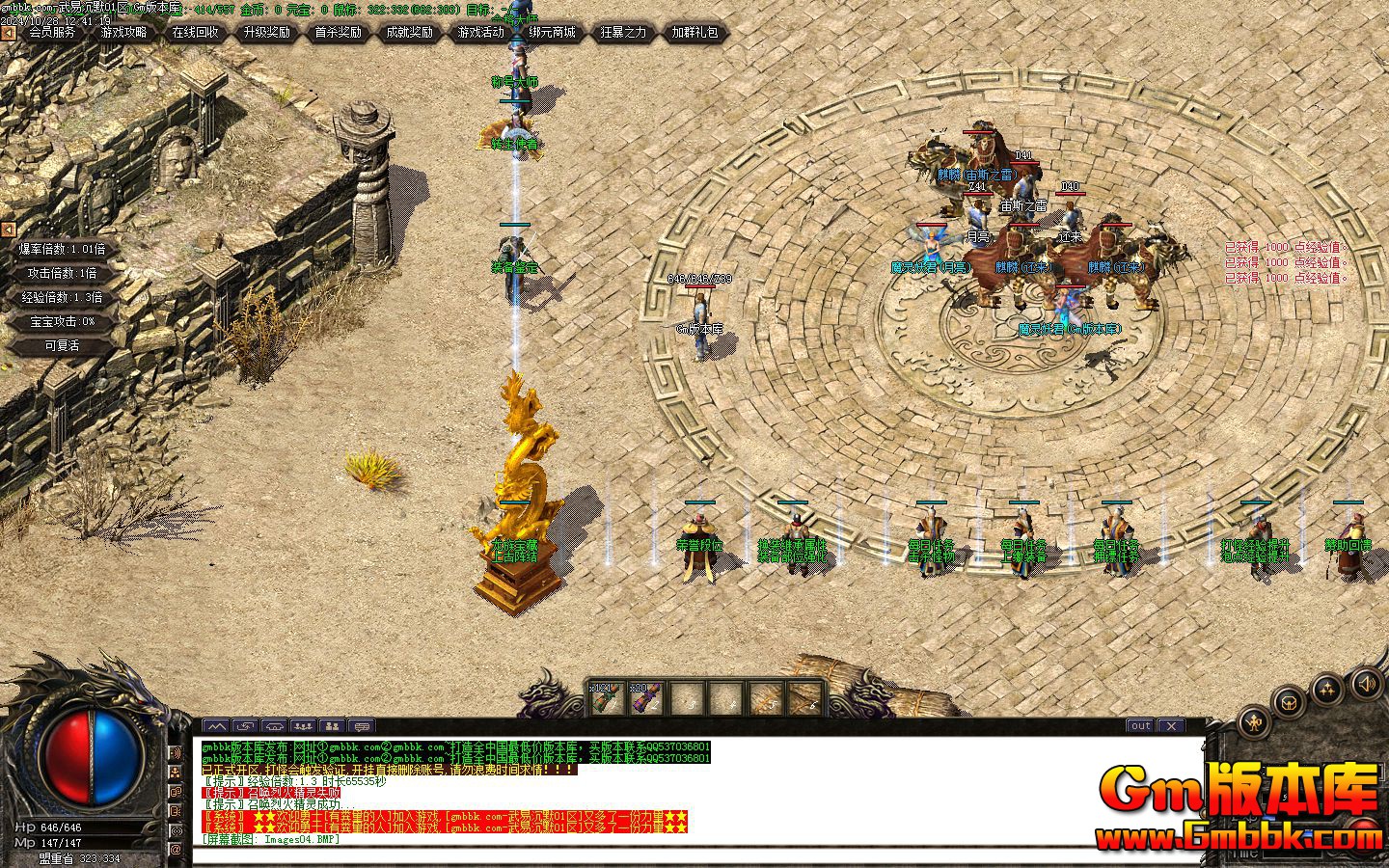Viewport: 1389px width, 868px height.
Task: Collapse the top menu bar arrow
Action: 8,33
